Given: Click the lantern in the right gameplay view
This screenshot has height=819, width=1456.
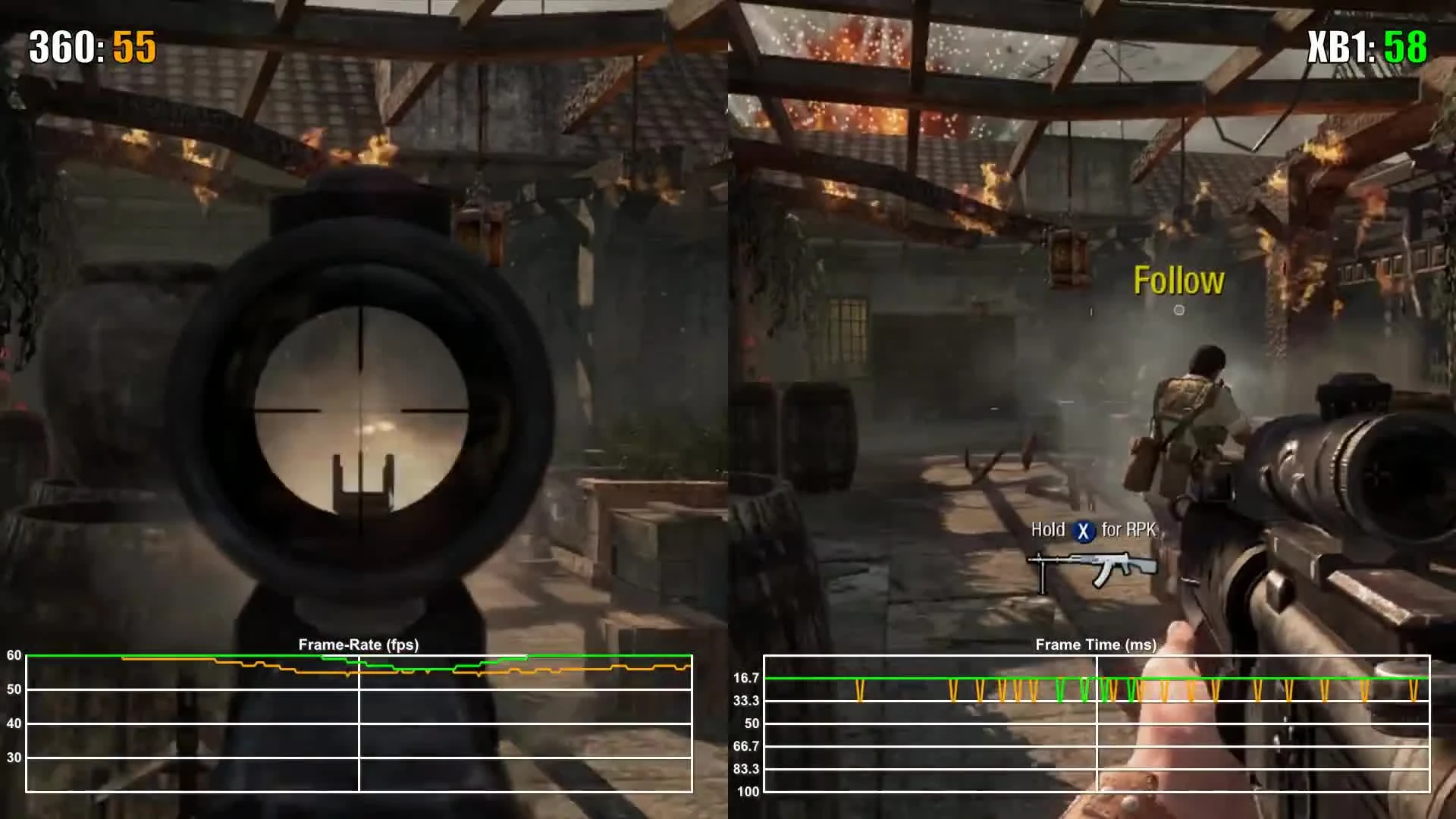Looking at the screenshot, I should point(1068,258).
